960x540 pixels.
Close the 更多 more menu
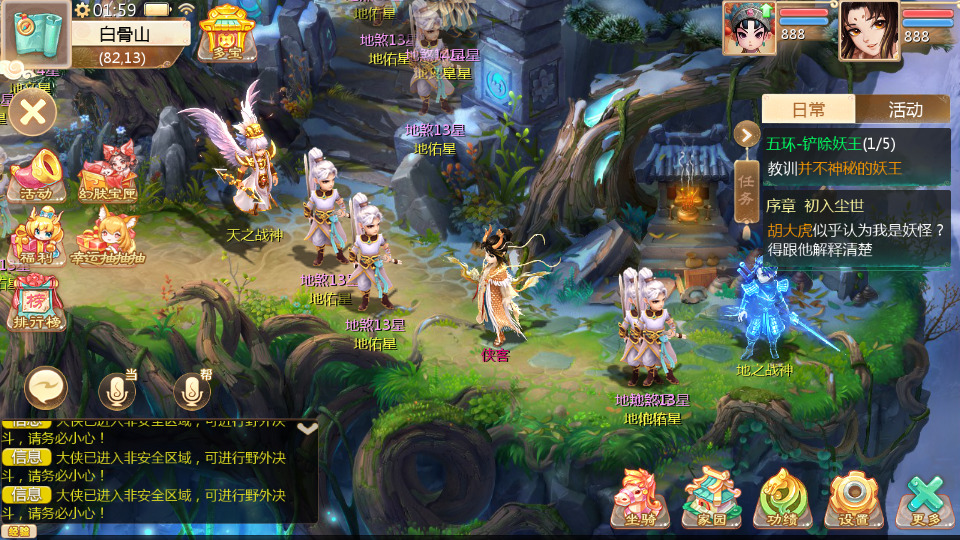tap(925, 497)
